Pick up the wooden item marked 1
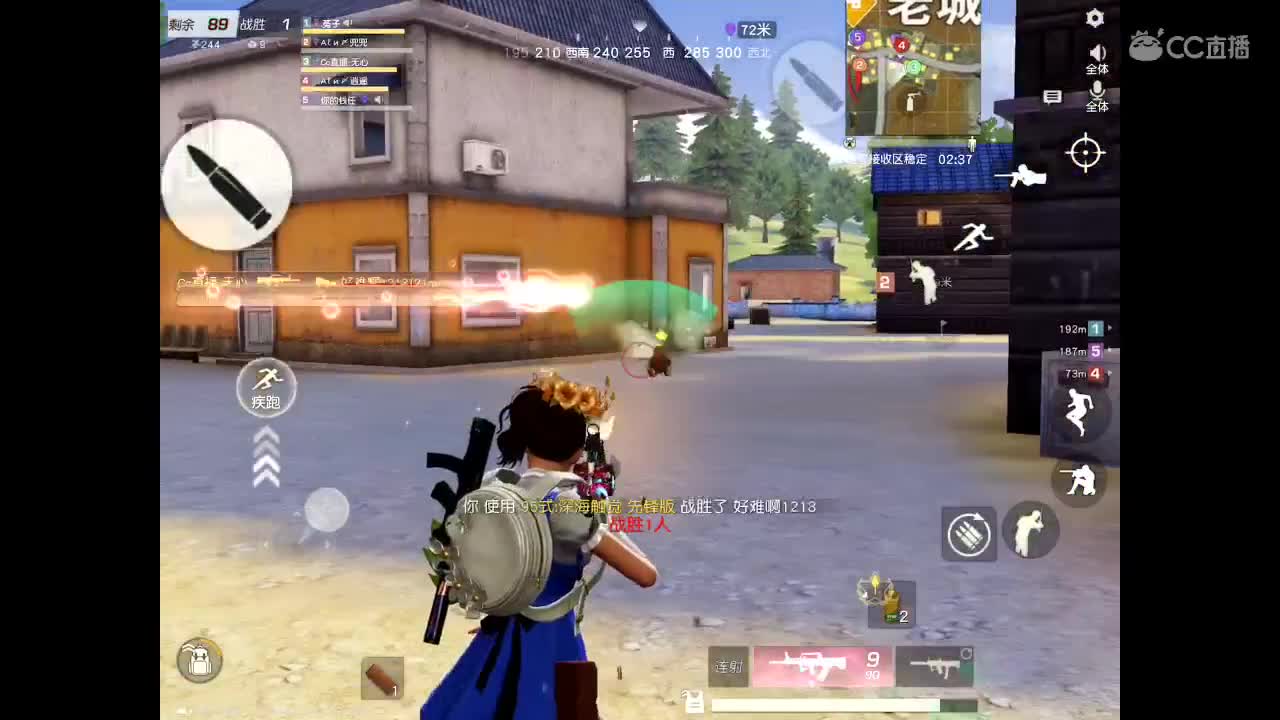 coord(381,678)
